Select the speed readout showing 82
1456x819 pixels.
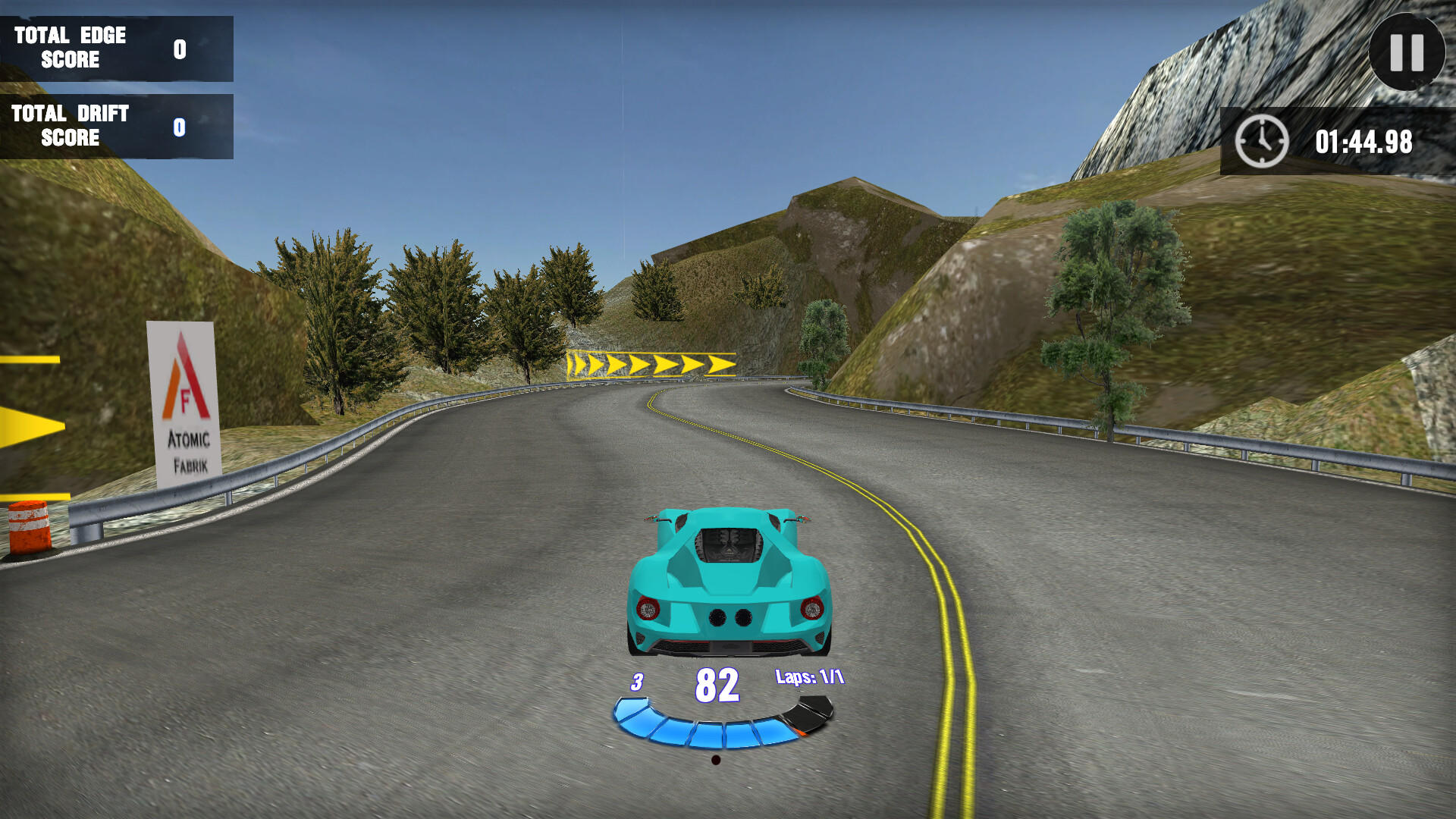pyautogui.click(x=717, y=683)
